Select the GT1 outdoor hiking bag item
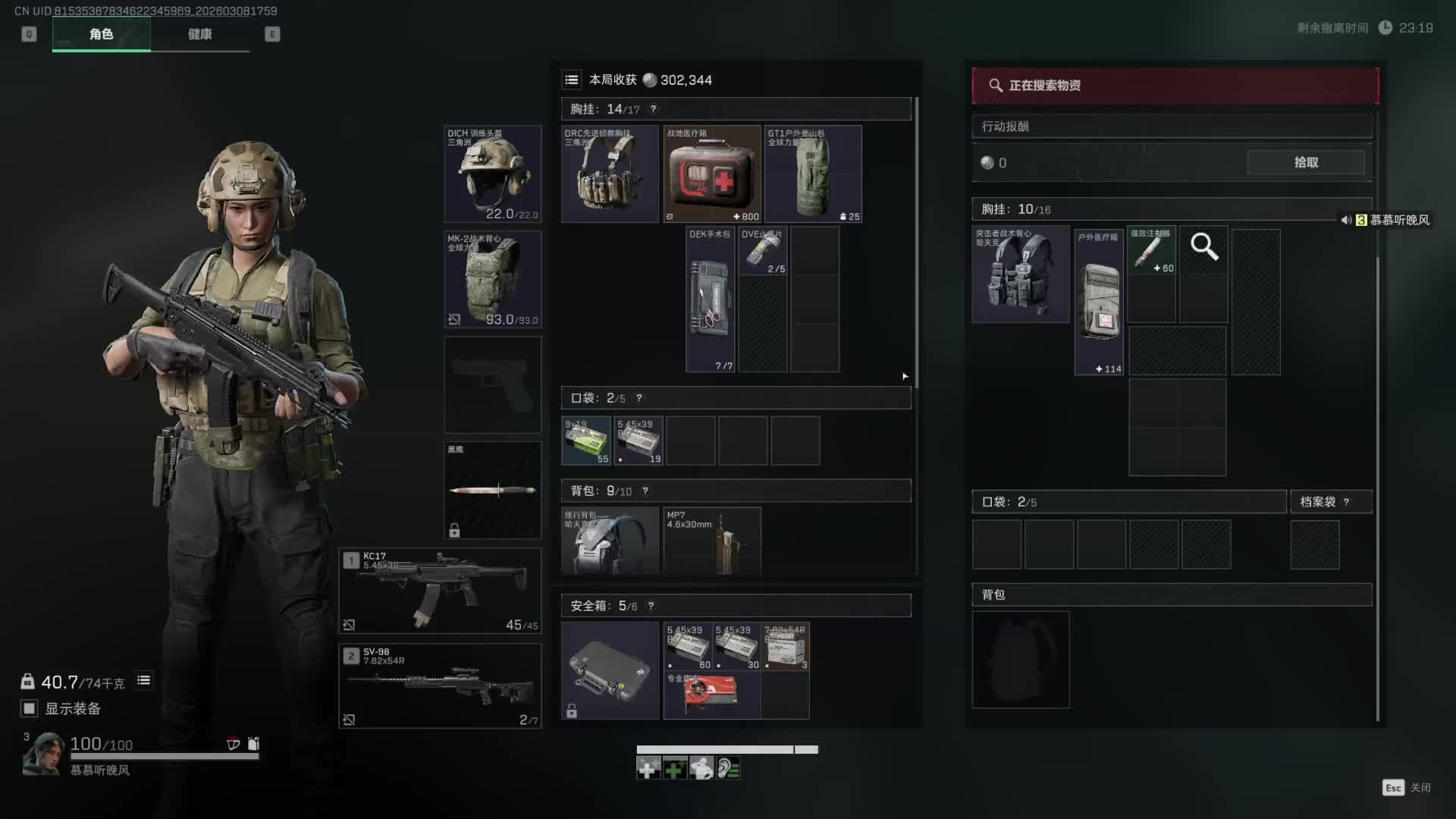The image size is (1456, 819). [813, 174]
